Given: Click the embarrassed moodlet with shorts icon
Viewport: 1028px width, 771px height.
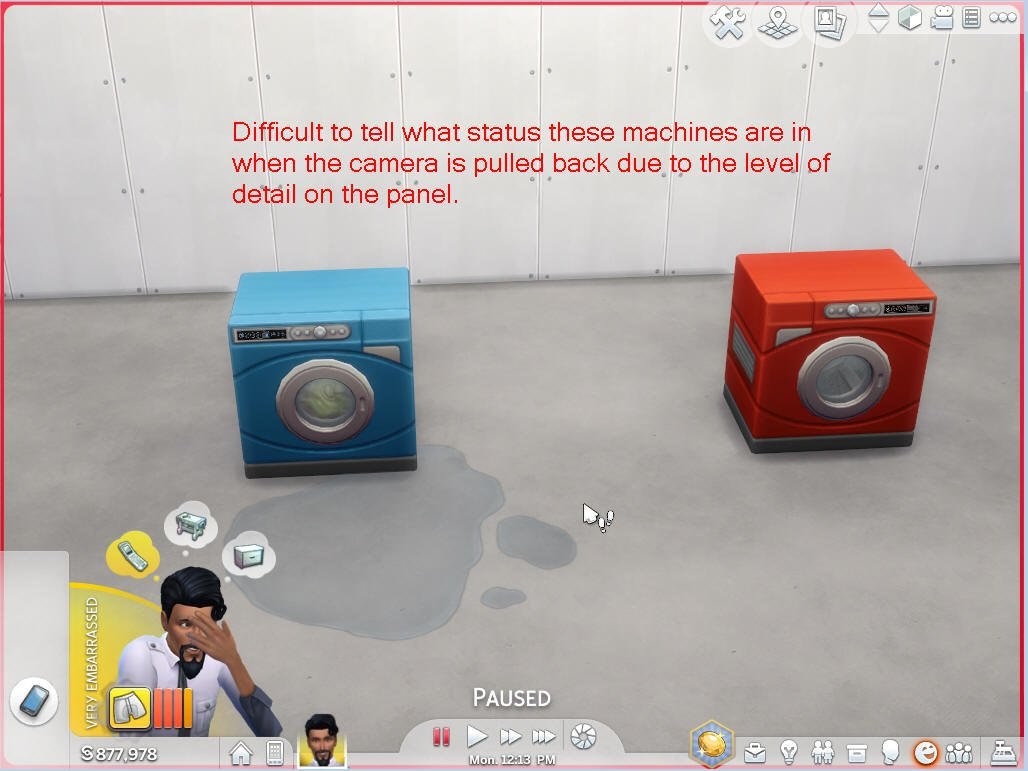Looking at the screenshot, I should (x=129, y=708).
